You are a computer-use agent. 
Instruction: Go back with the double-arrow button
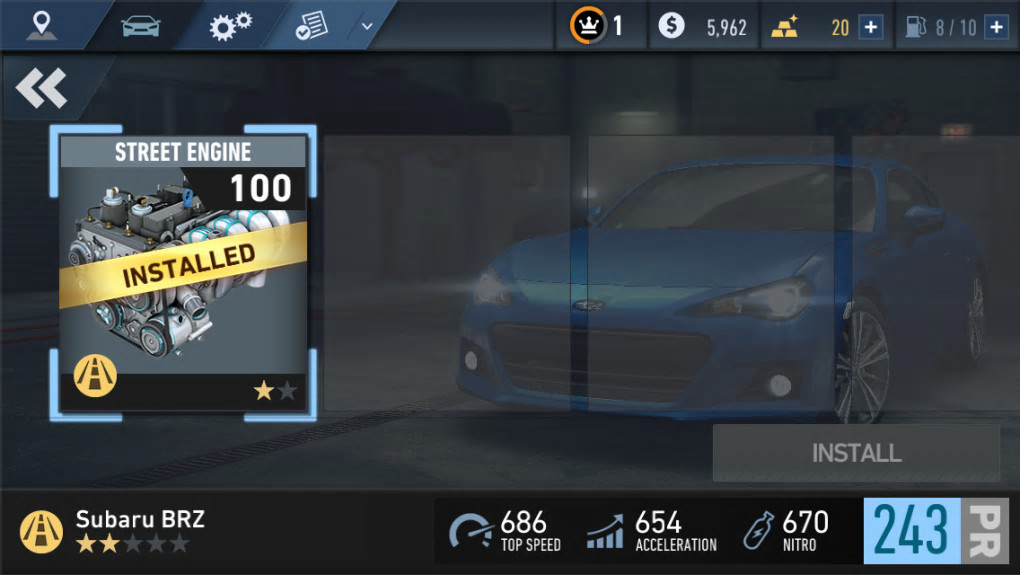tap(42, 89)
